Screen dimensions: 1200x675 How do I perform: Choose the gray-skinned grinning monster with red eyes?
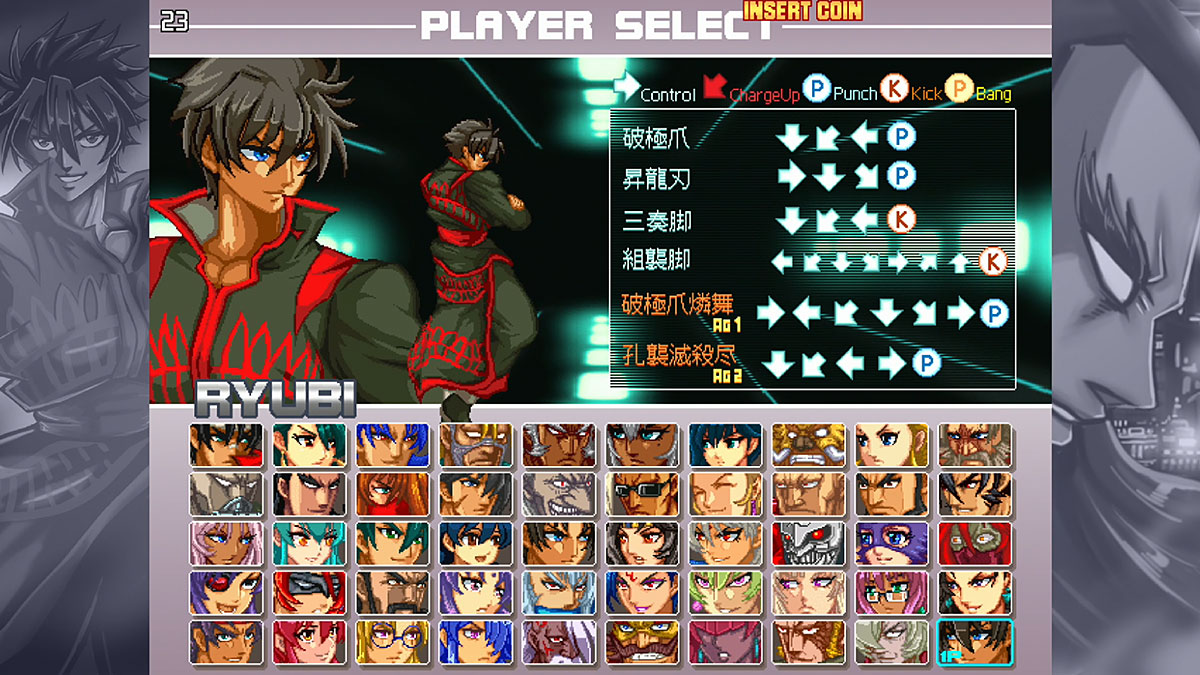click(558, 494)
